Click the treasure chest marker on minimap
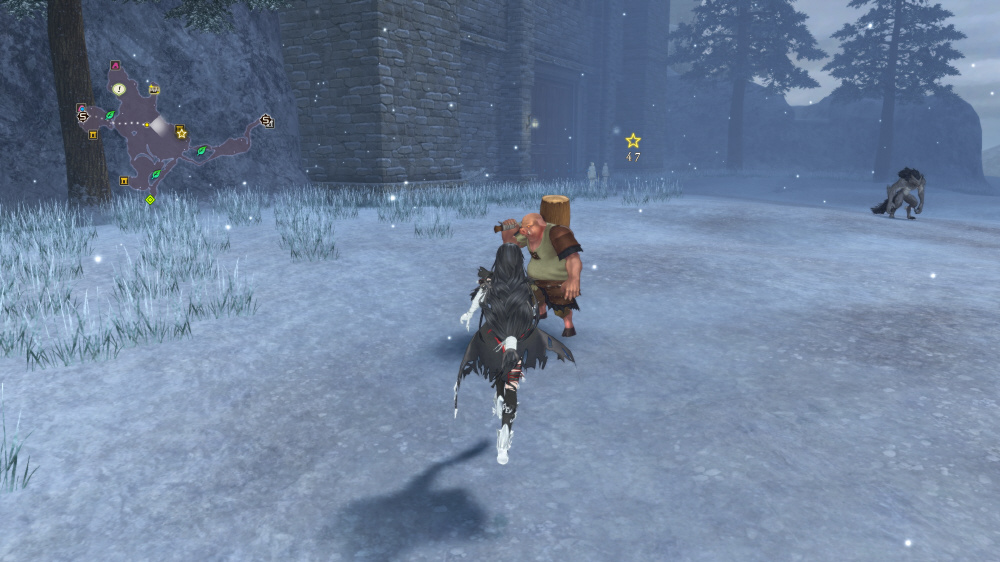Screen dimensions: 1000x562 [154, 90]
